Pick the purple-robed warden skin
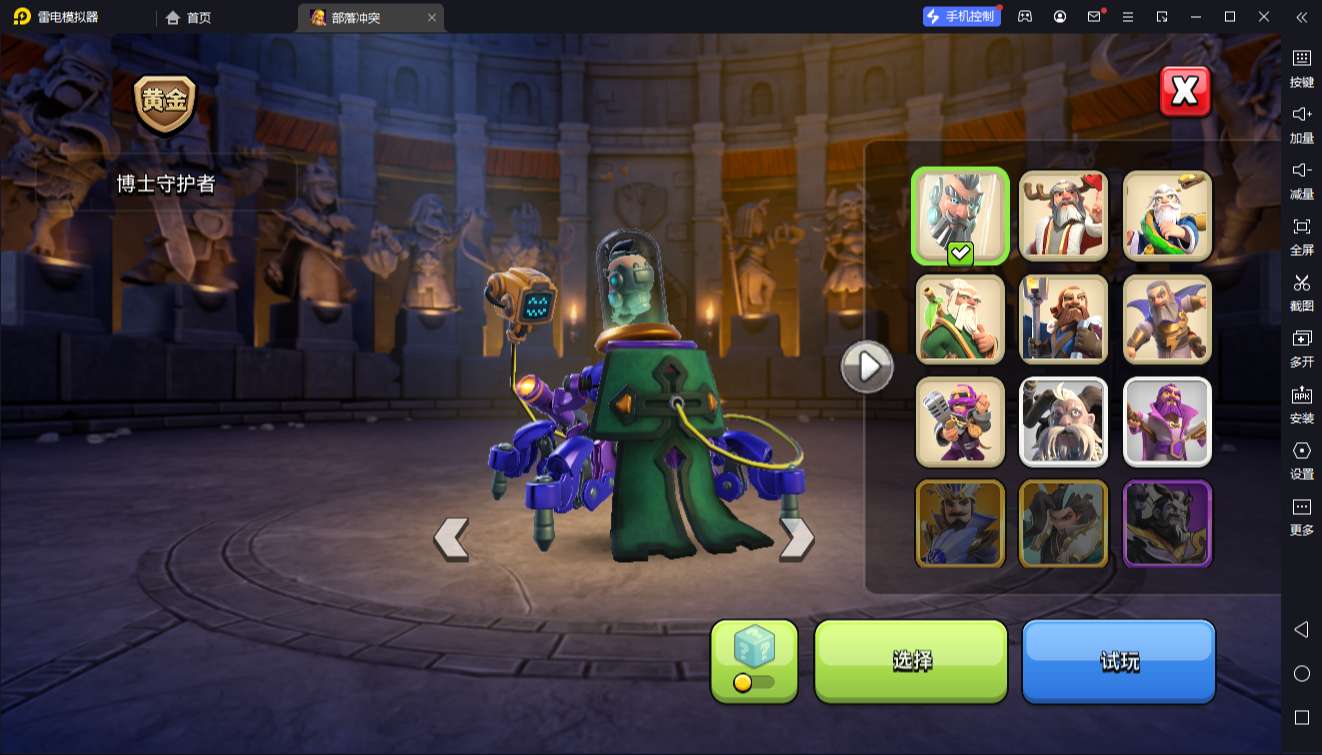 click(1167, 422)
